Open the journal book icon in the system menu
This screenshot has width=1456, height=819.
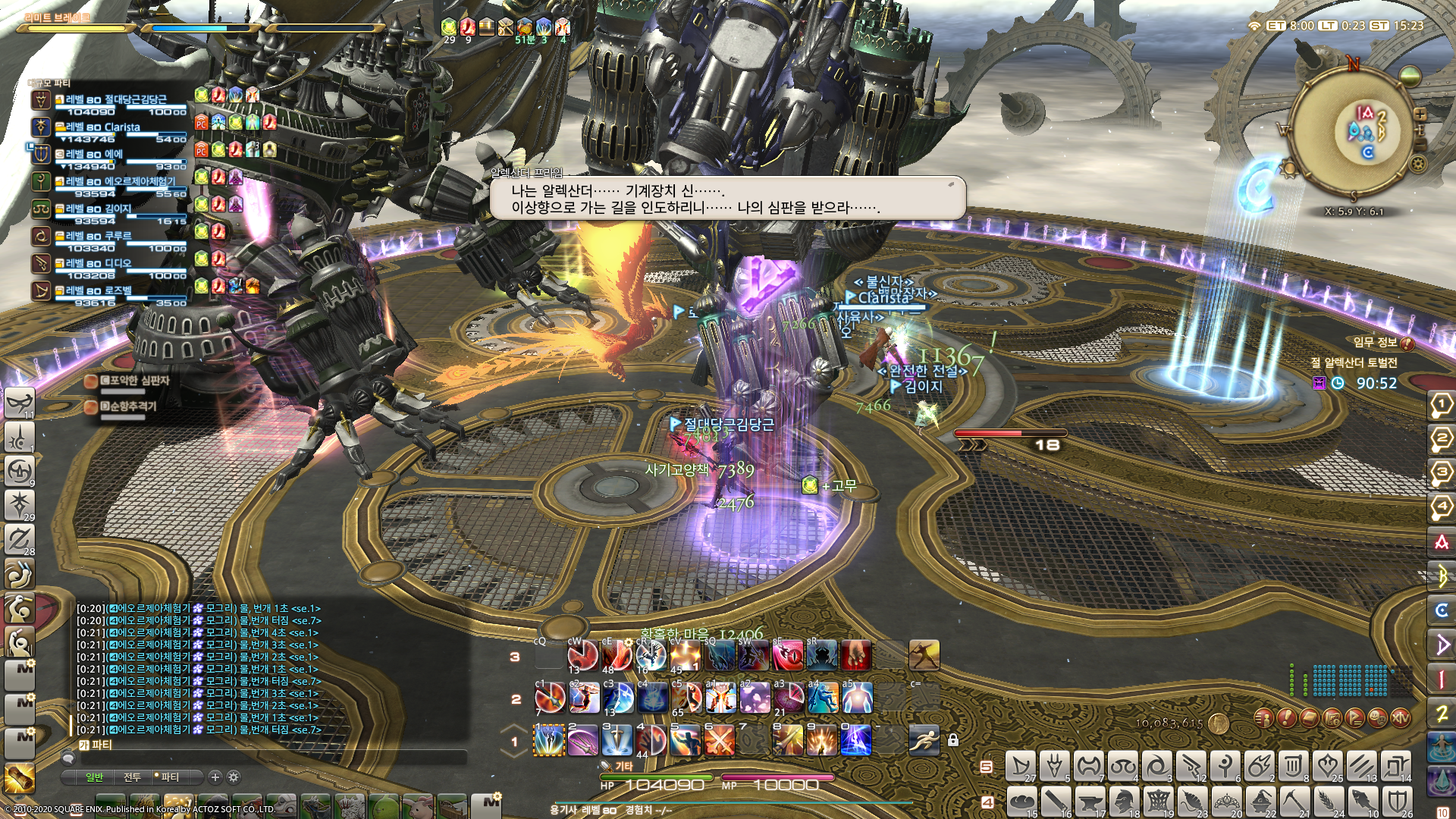pos(1309,718)
